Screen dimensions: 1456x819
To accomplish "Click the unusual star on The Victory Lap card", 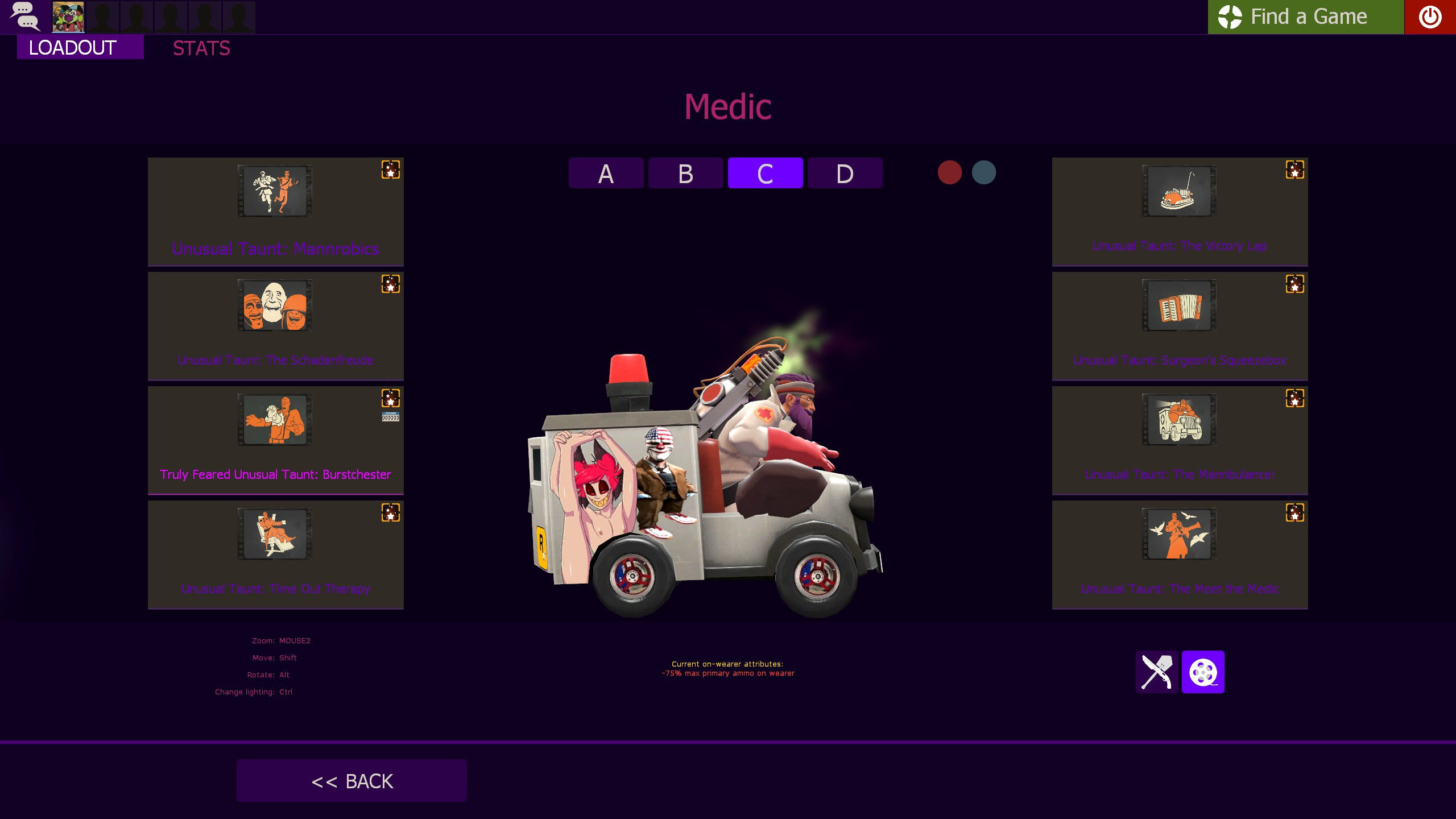I will tap(1296, 169).
